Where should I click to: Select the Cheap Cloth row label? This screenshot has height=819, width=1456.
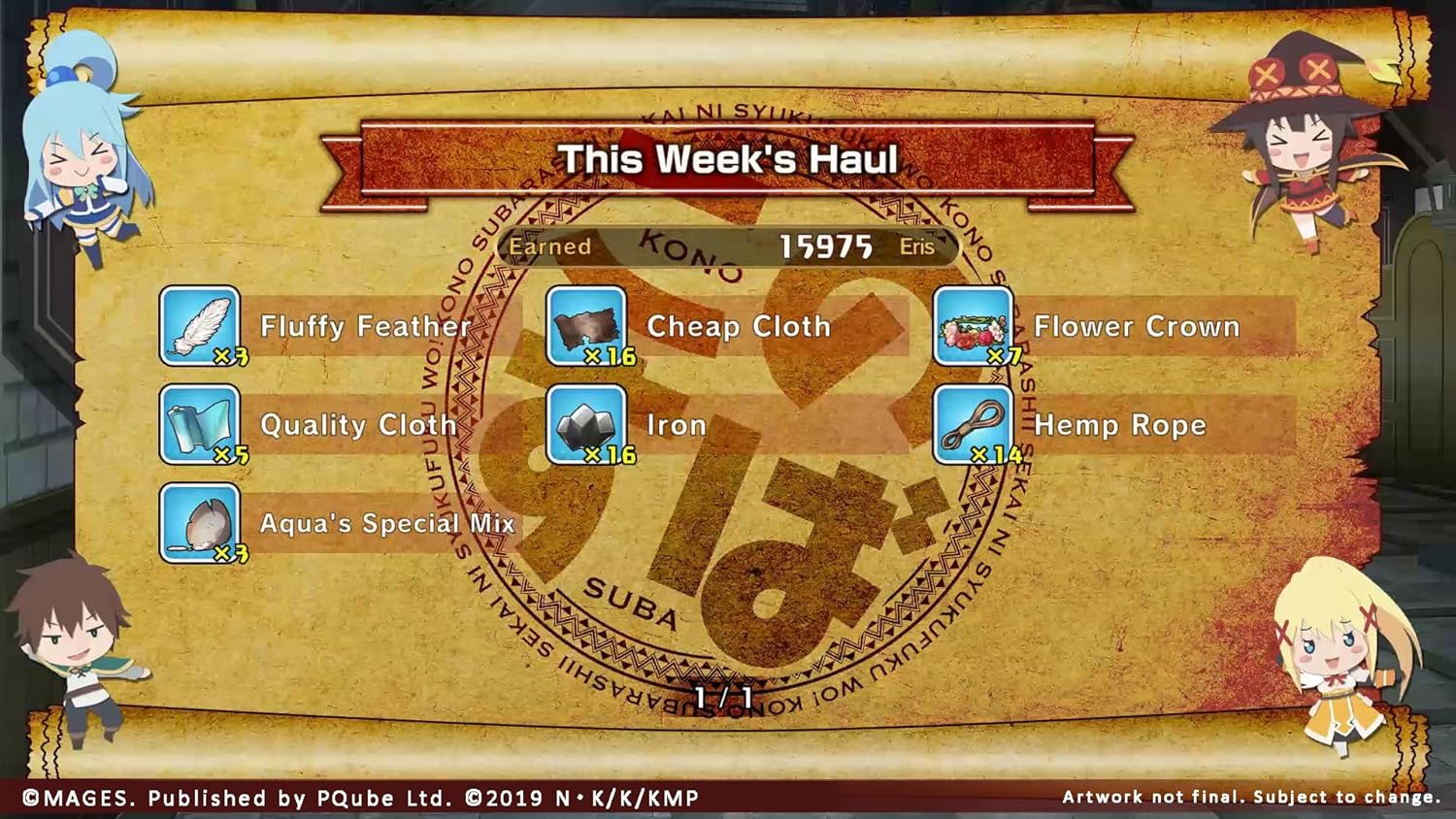click(740, 327)
